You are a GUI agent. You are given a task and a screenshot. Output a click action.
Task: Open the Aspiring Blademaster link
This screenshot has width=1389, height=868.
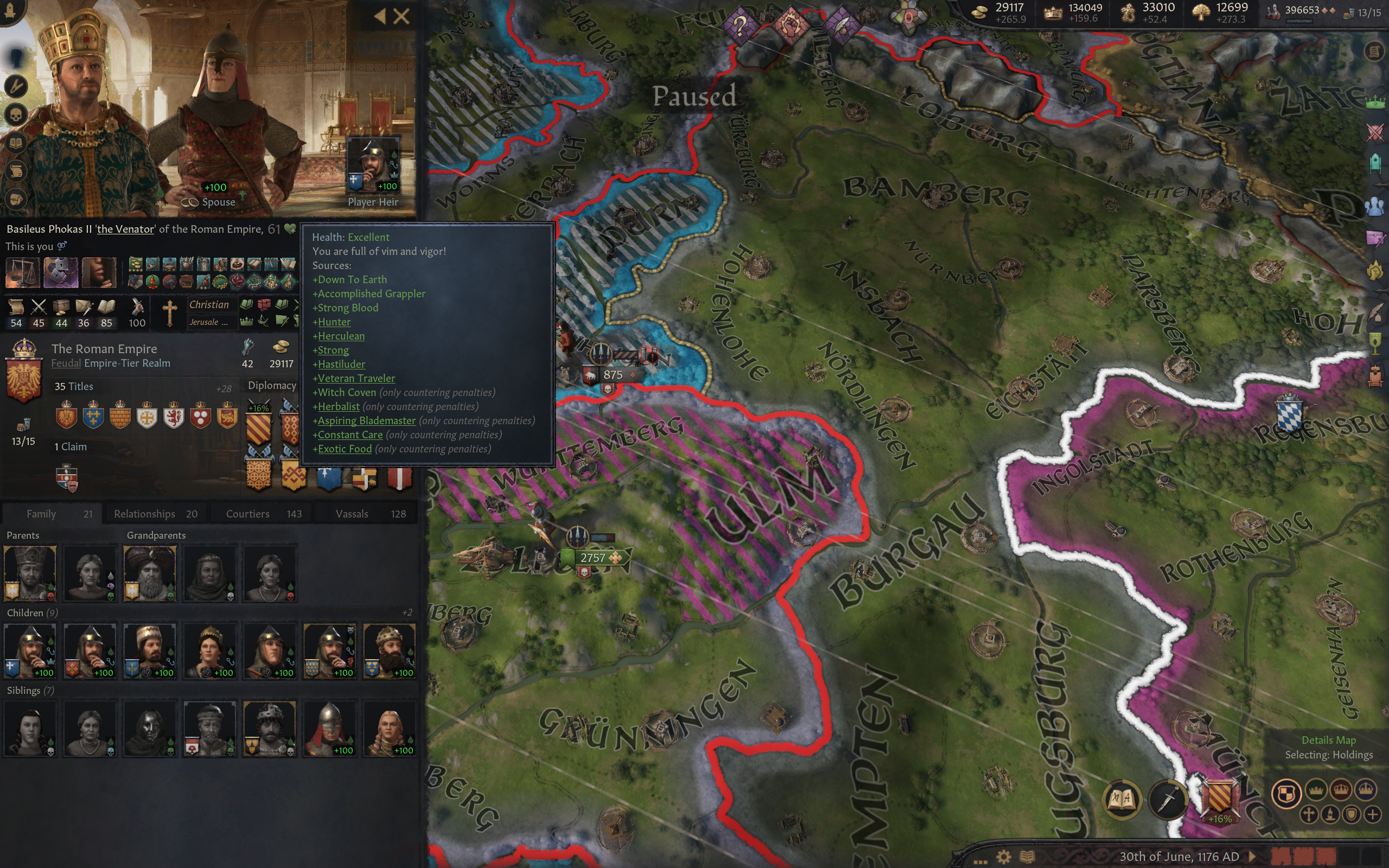point(366,421)
